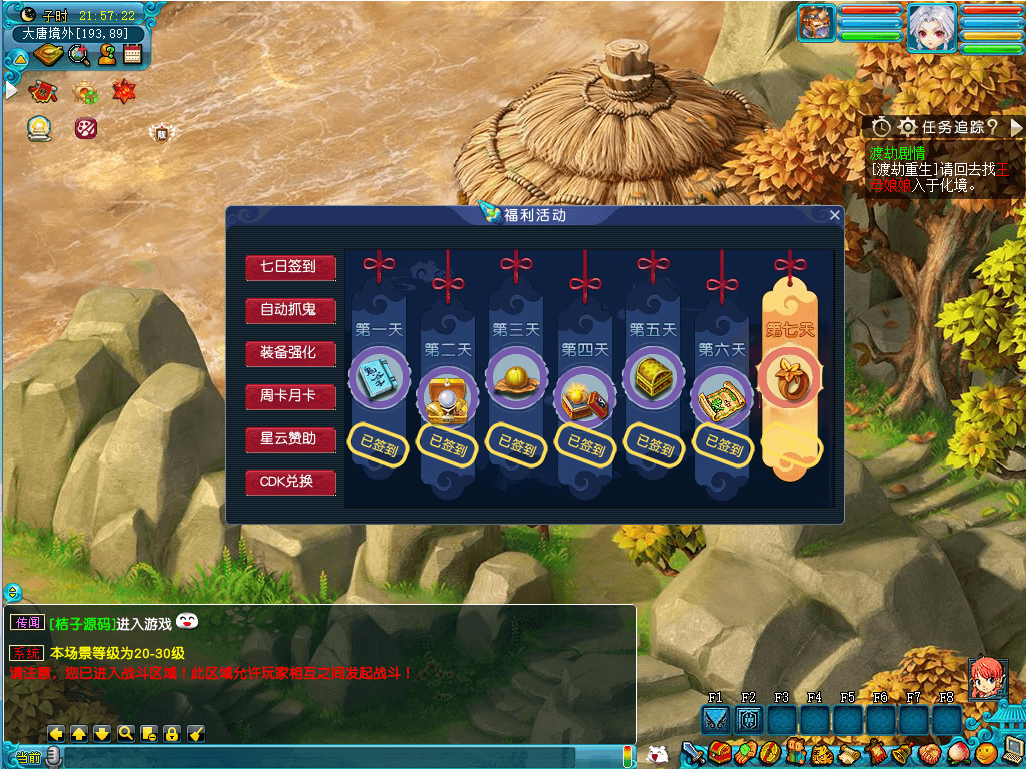Open the world map magnifier icon

[x=79, y=55]
